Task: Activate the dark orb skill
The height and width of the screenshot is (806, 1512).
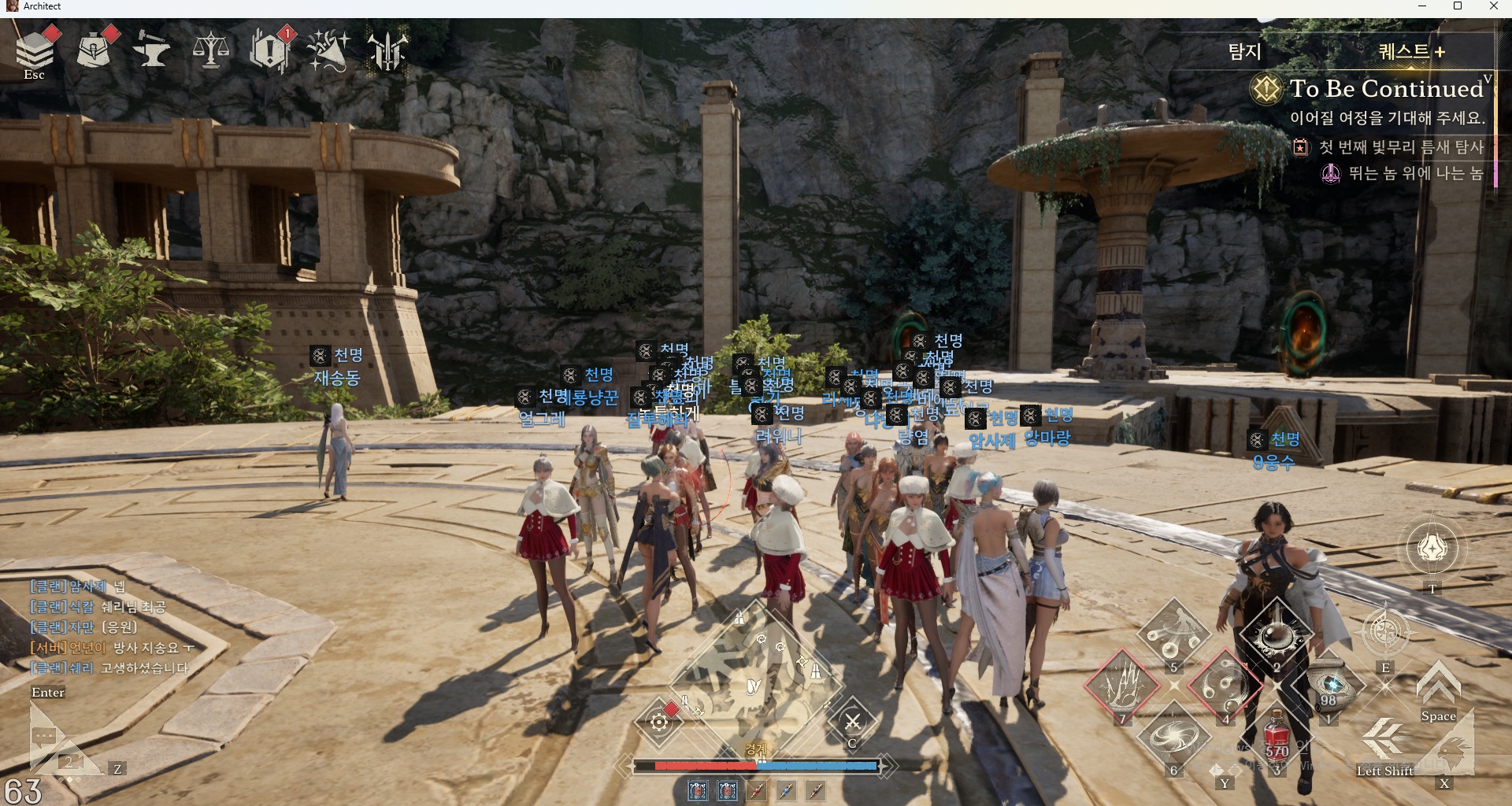Action: (x=1276, y=634)
